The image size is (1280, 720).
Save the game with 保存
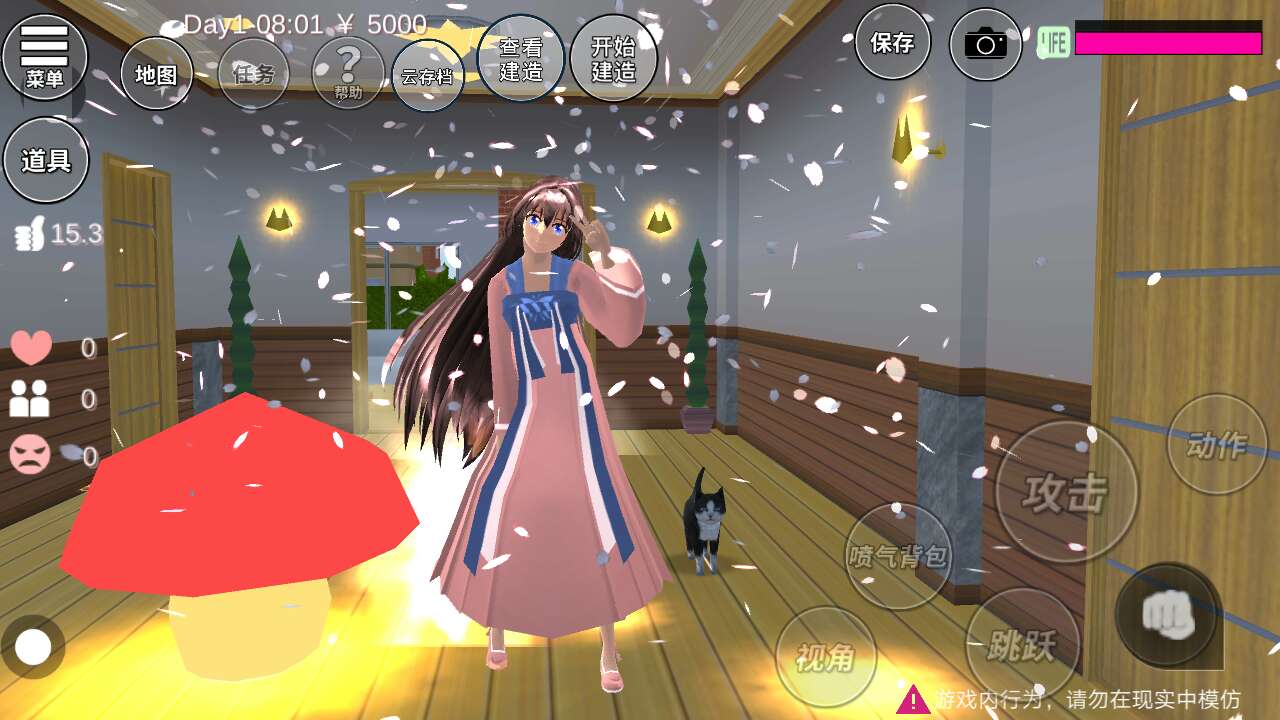point(892,42)
